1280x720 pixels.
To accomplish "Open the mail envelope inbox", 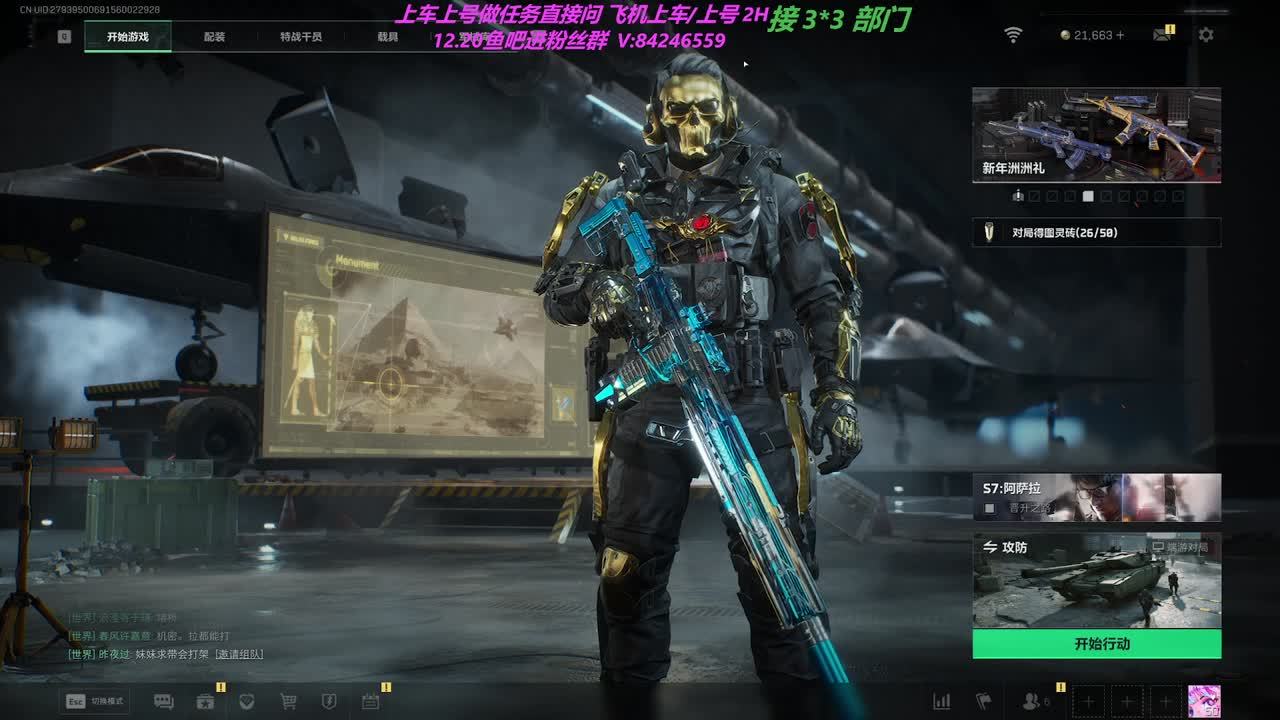I will click(x=1161, y=35).
